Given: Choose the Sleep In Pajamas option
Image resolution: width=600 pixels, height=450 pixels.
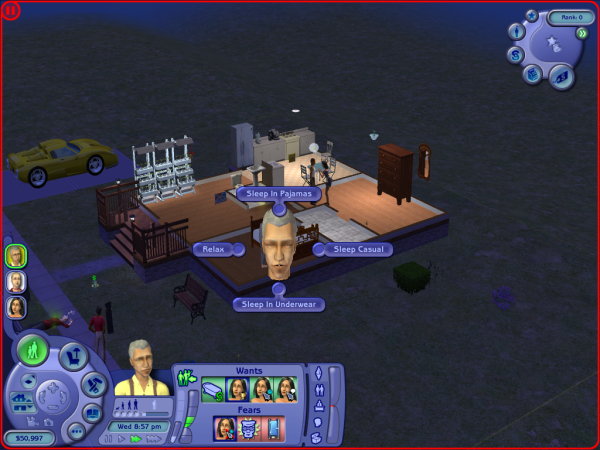Looking at the screenshot, I should (279, 193).
